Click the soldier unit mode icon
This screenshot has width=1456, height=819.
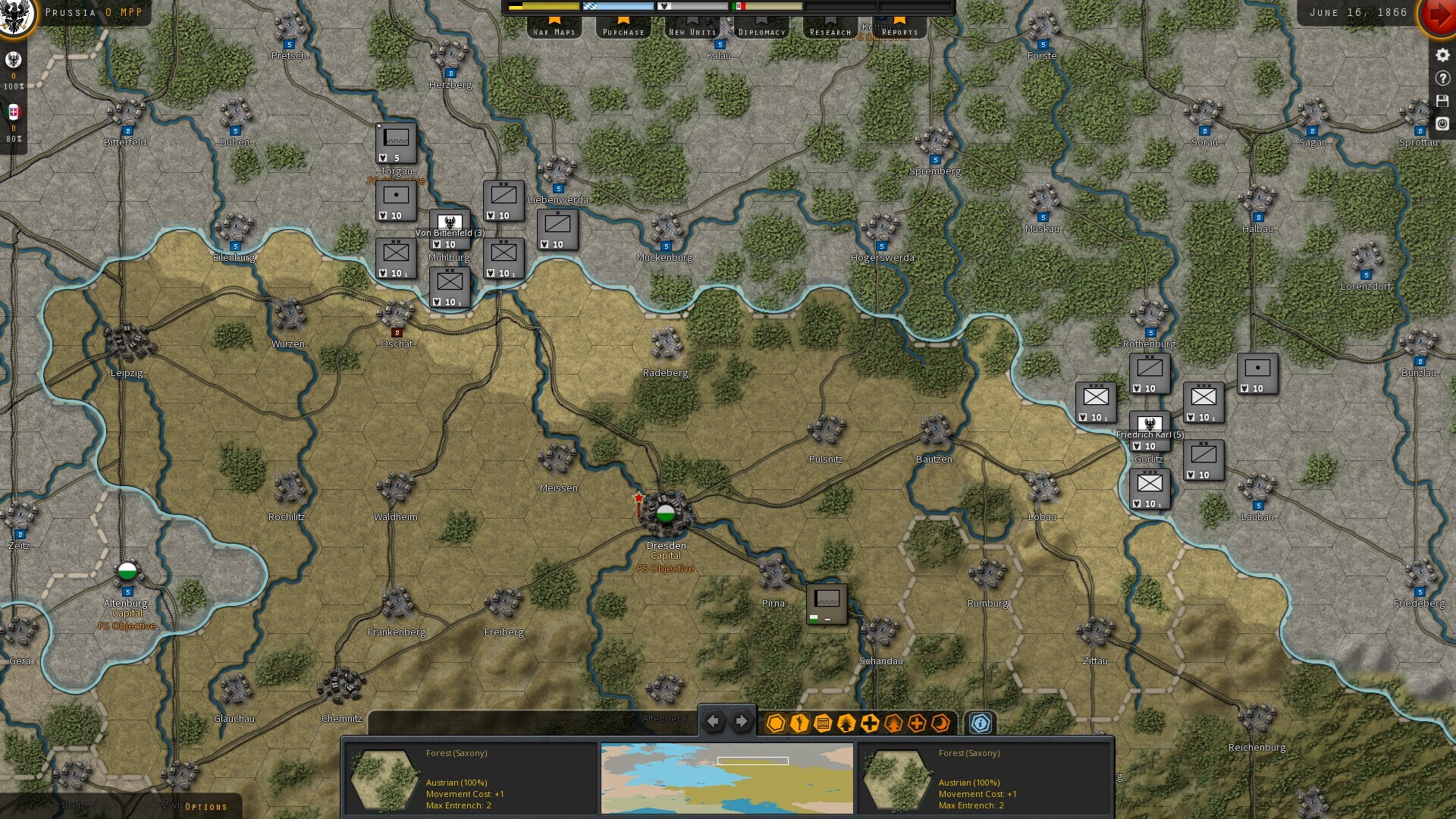point(798,723)
